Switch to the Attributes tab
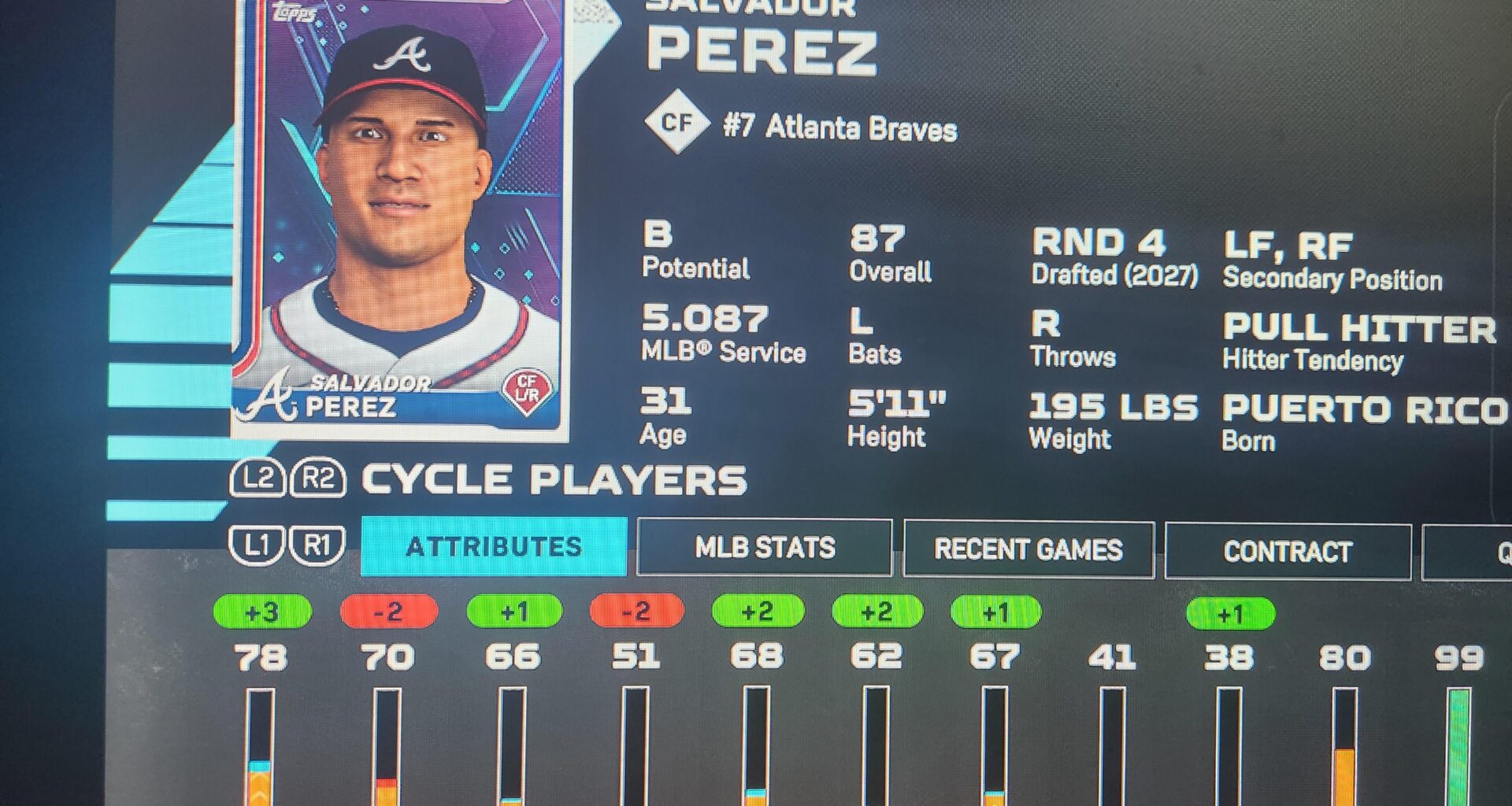Screen dimensions: 1512x806 click(x=494, y=546)
